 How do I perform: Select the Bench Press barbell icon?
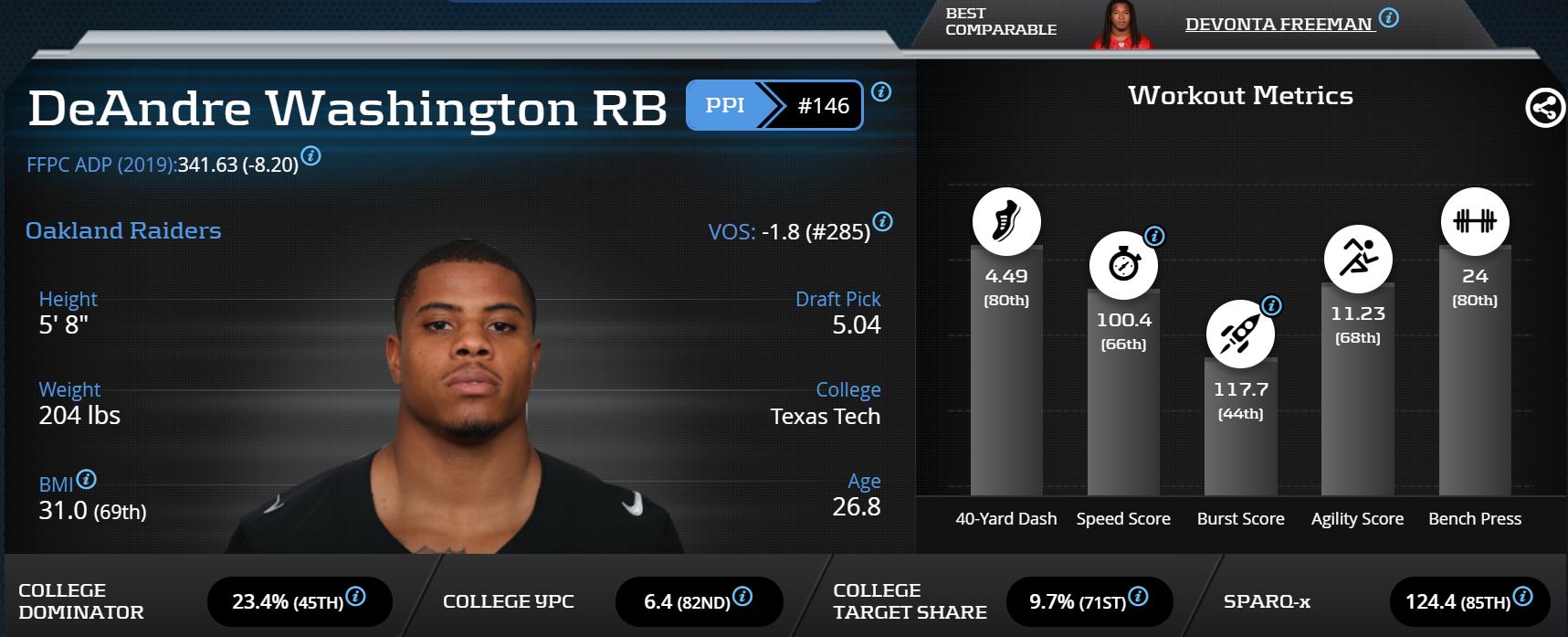click(x=1475, y=222)
